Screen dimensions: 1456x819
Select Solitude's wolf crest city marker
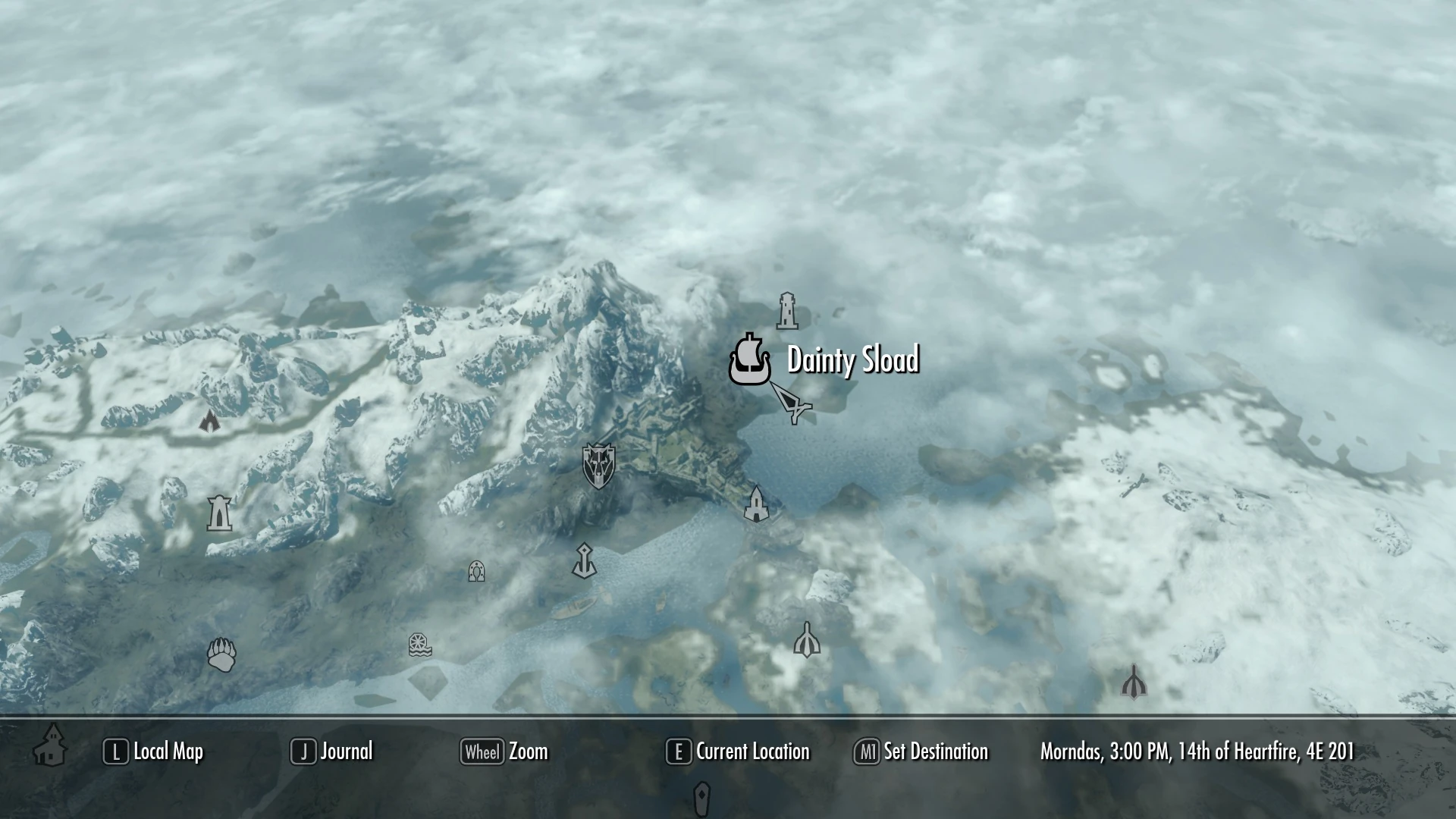(598, 466)
